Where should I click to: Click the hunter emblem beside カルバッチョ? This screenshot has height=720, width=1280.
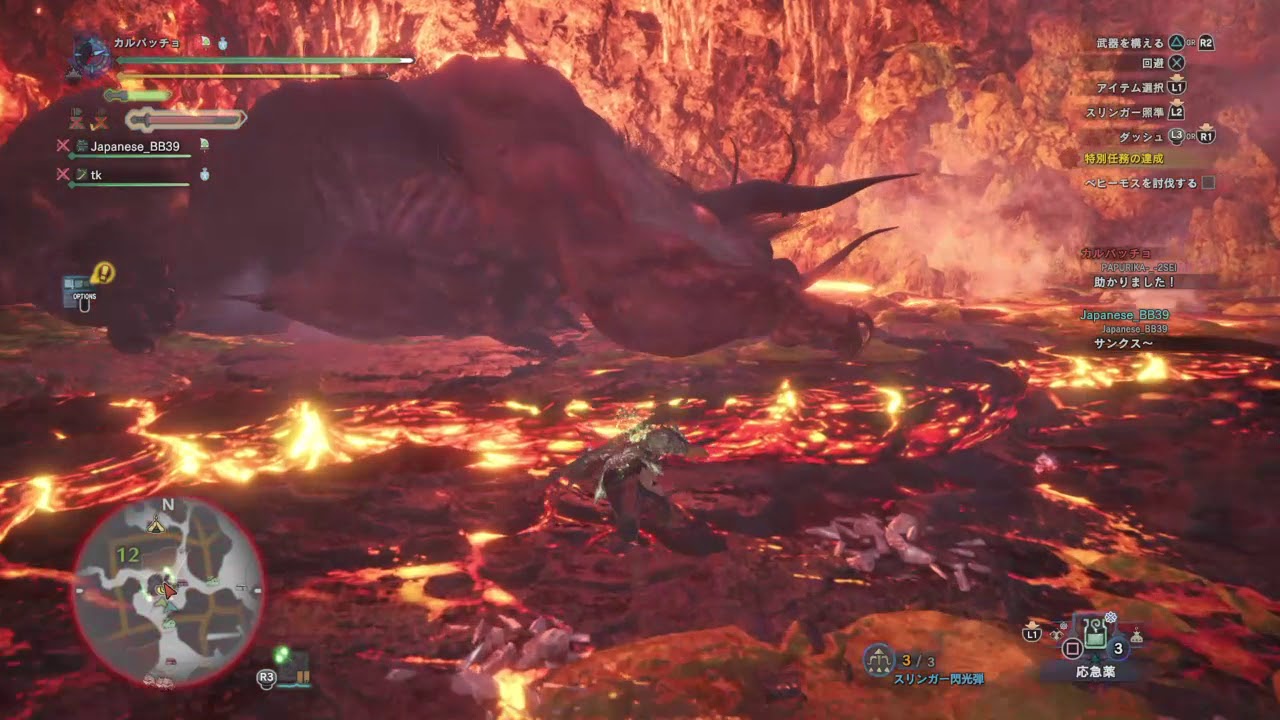pos(88,56)
